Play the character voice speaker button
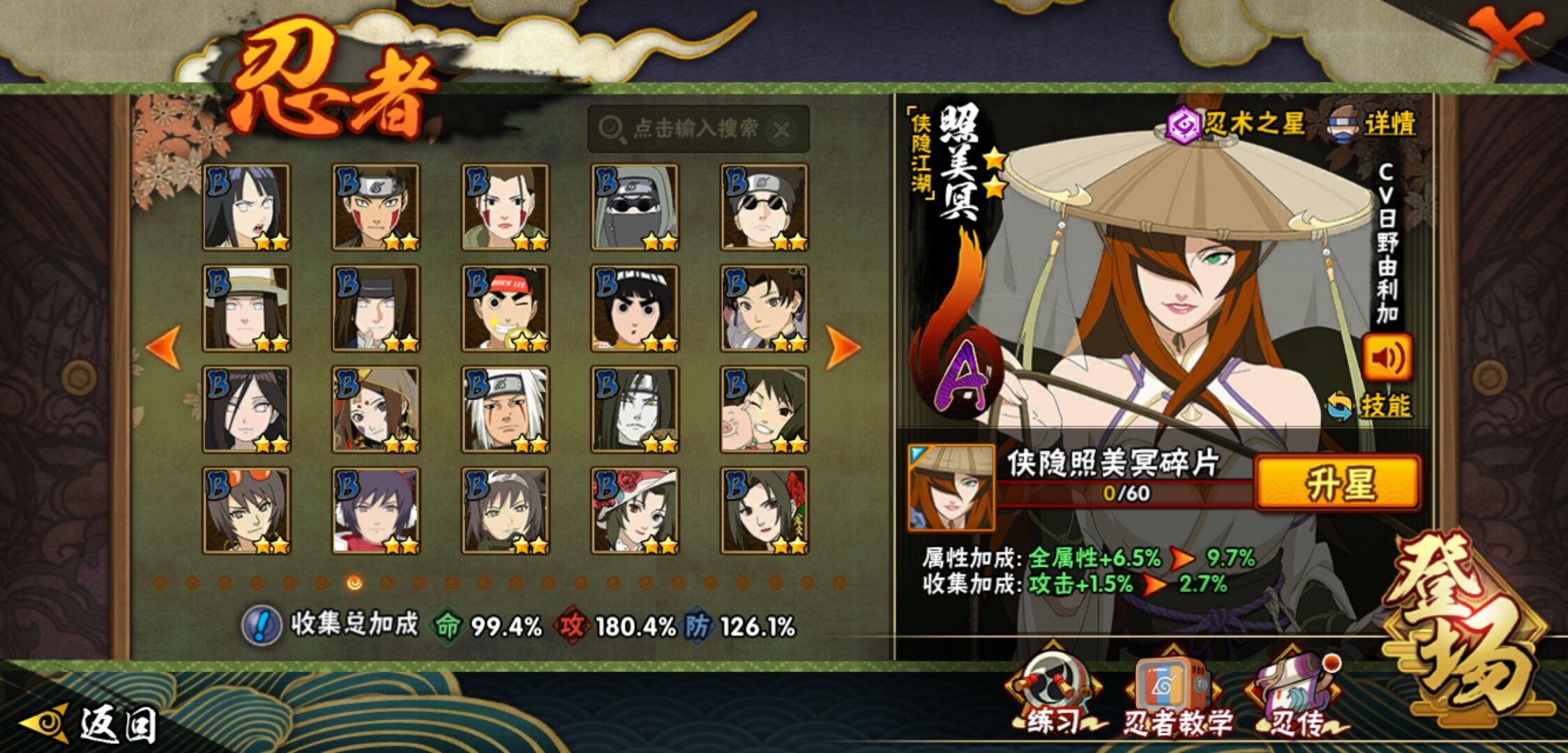This screenshot has width=1568, height=753. tap(1387, 358)
